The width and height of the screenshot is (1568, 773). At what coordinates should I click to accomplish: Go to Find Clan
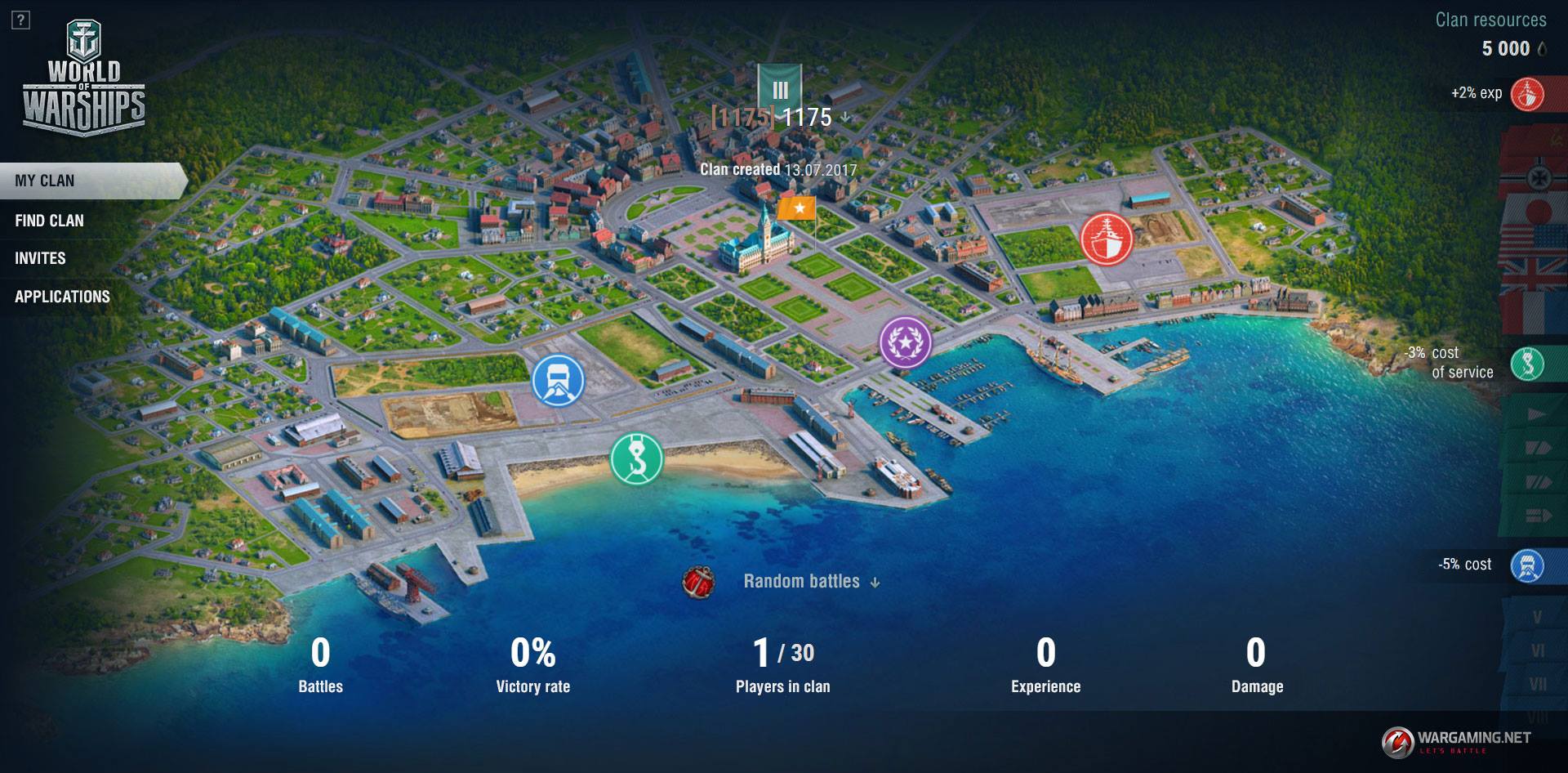click(49, 221)
